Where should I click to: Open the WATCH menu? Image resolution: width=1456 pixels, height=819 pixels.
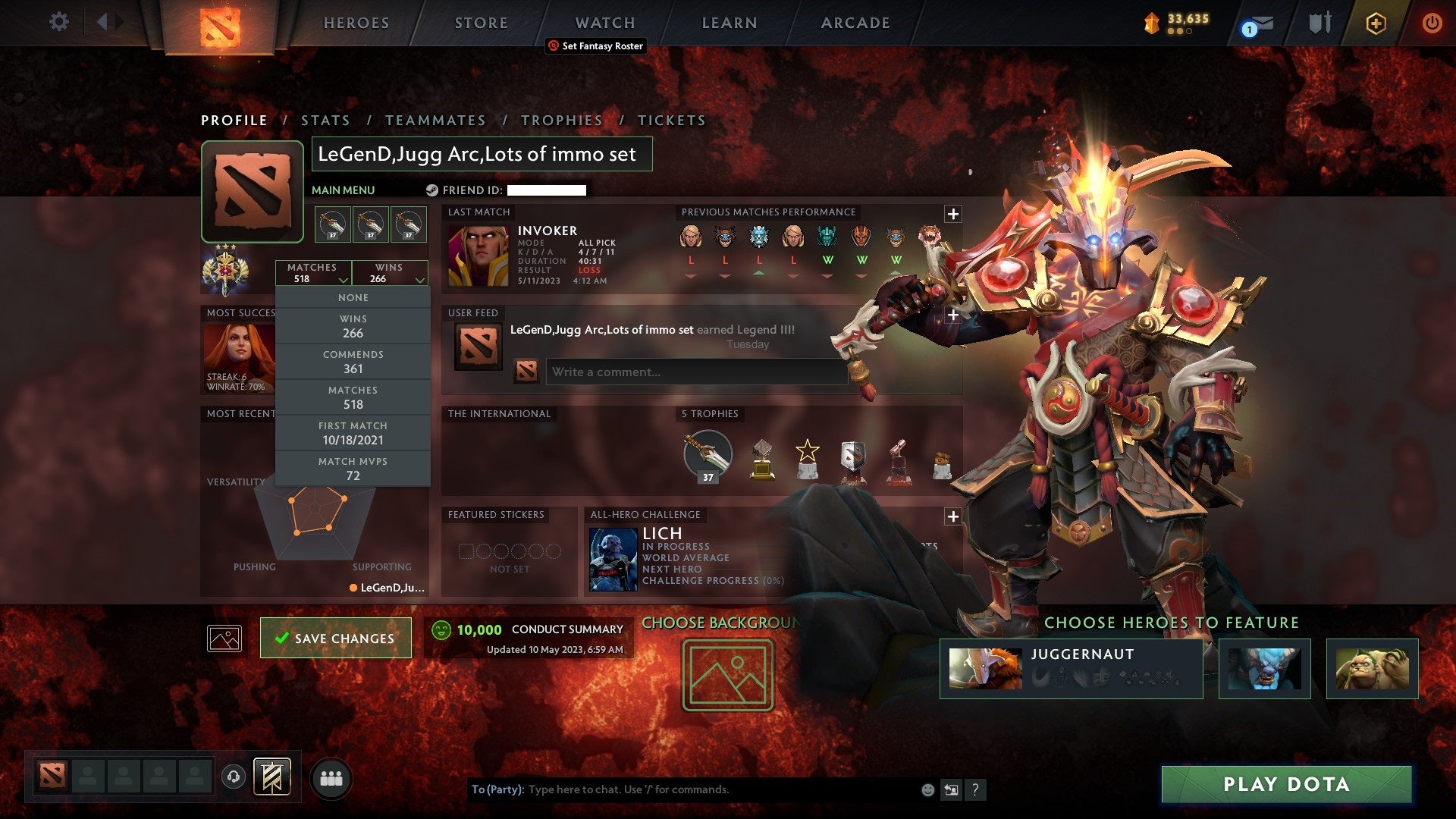click(604, 23)
